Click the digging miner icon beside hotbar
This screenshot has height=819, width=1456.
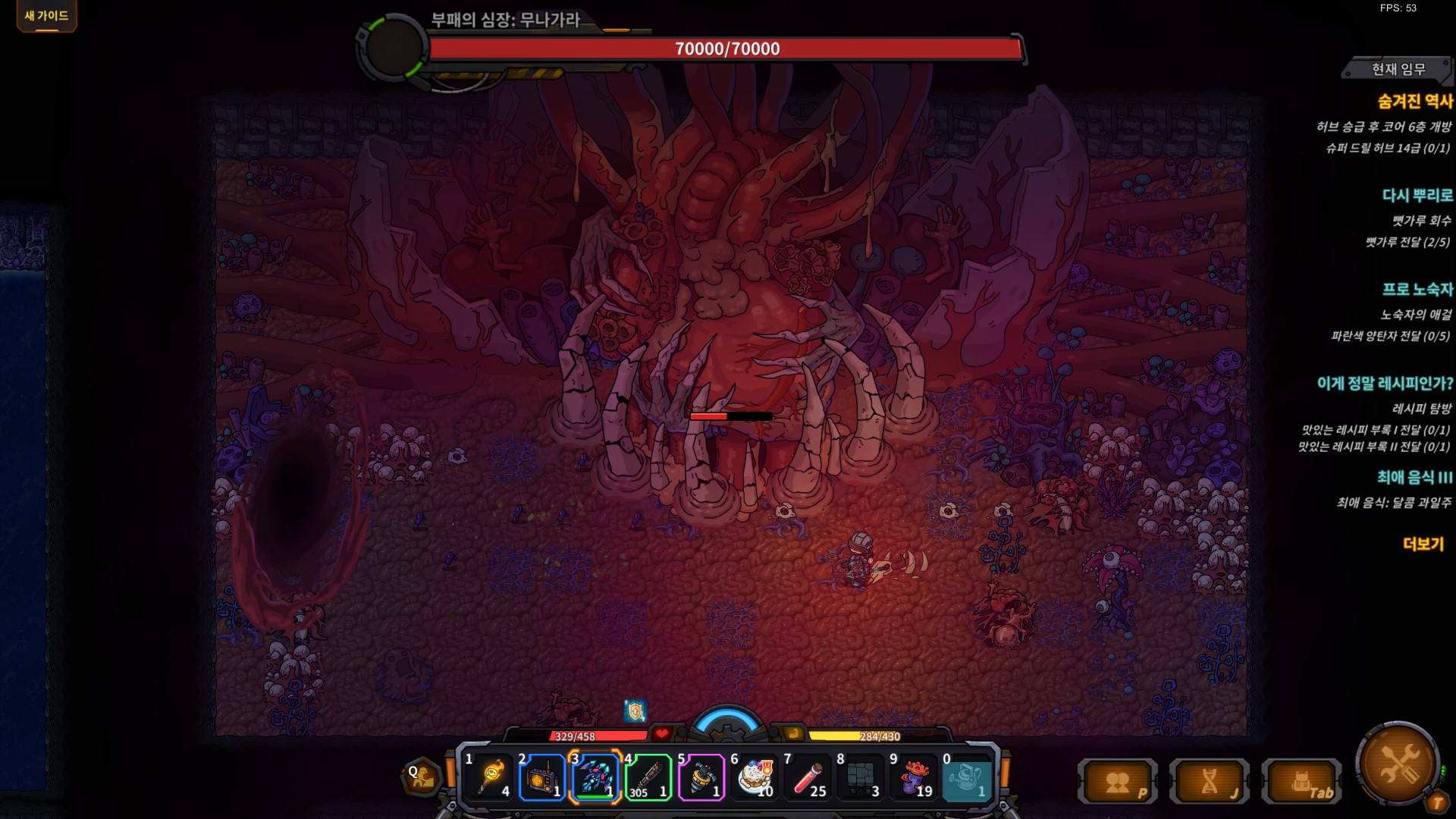point(422,777)
